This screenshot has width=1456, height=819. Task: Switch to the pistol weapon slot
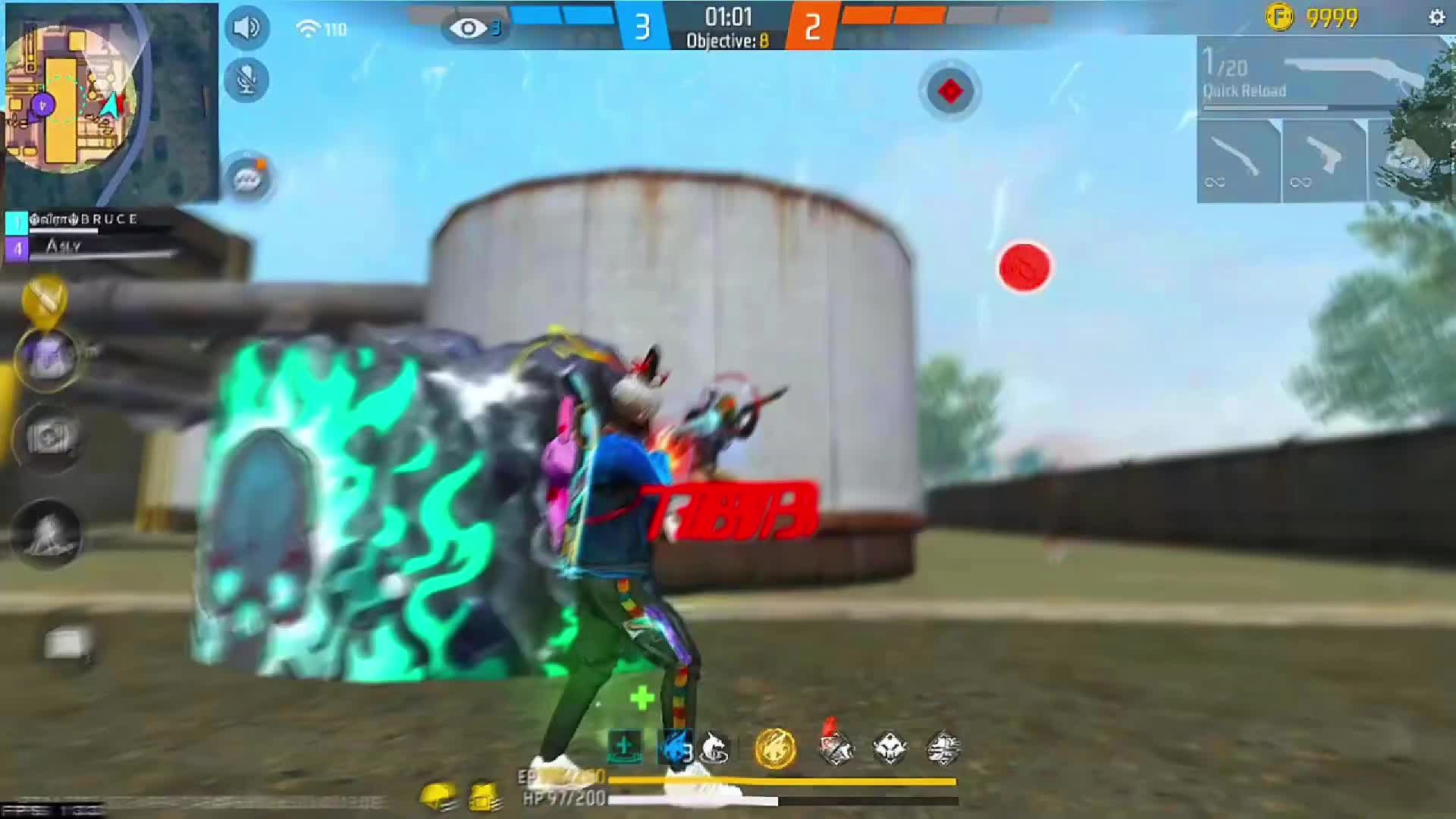pyautogui.click(x=1323, y=161)
